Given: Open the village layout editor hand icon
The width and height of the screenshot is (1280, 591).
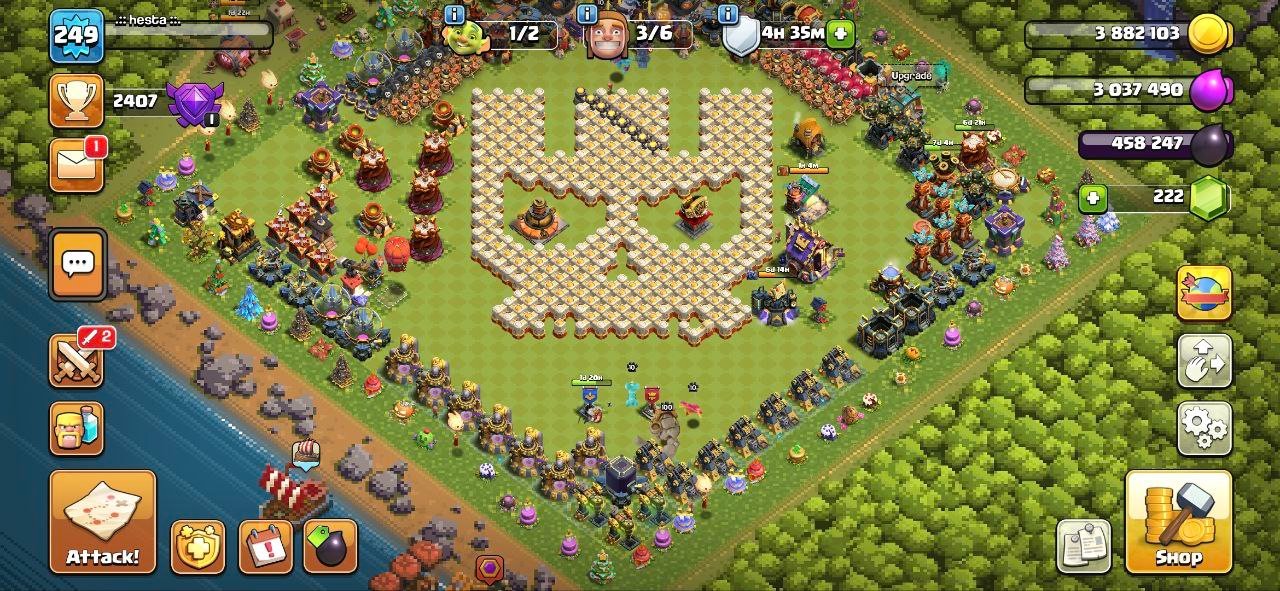Looking at the screenshot, I should pos(1204,361).
